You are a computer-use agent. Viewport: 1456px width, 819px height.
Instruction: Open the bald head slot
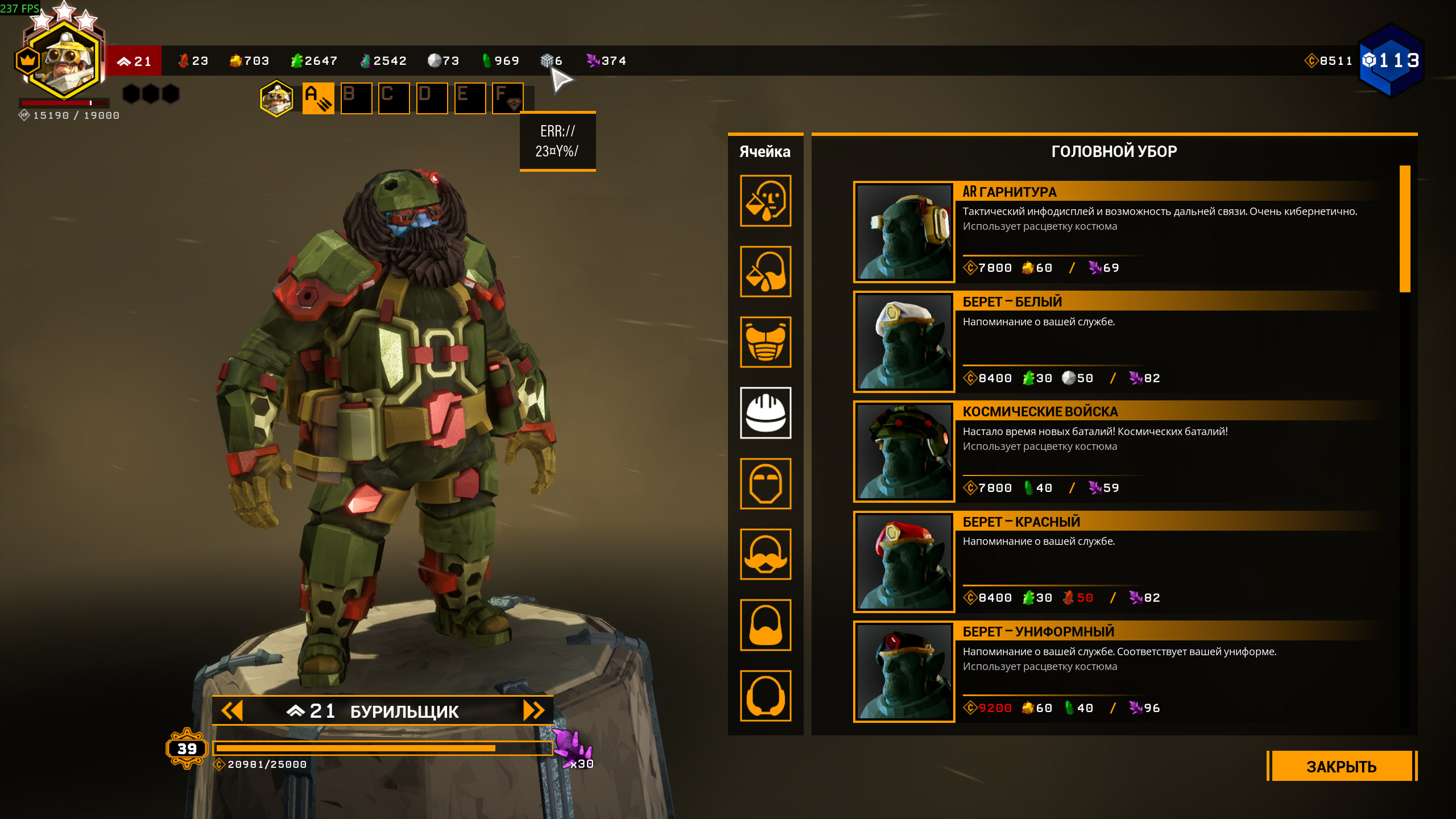766,483
